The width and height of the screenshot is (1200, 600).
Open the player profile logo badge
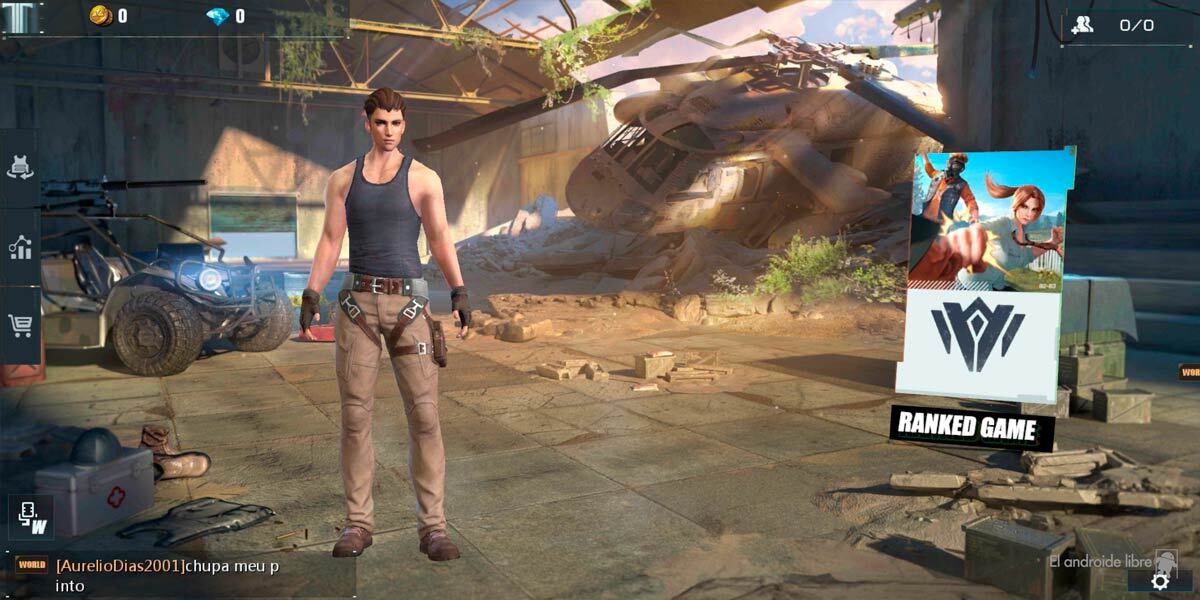coord(21,18)
